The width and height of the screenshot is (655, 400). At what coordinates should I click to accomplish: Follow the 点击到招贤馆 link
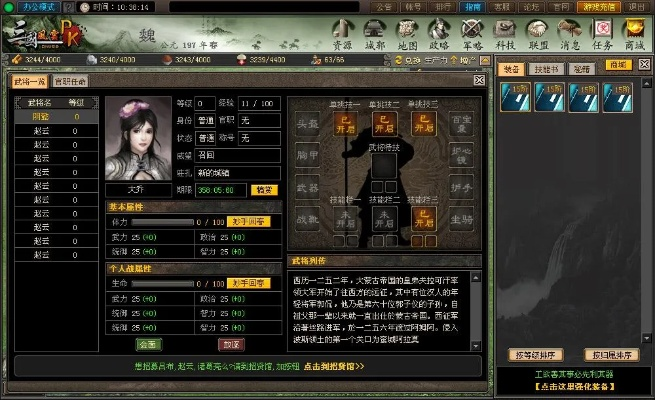tap(333, 366)
